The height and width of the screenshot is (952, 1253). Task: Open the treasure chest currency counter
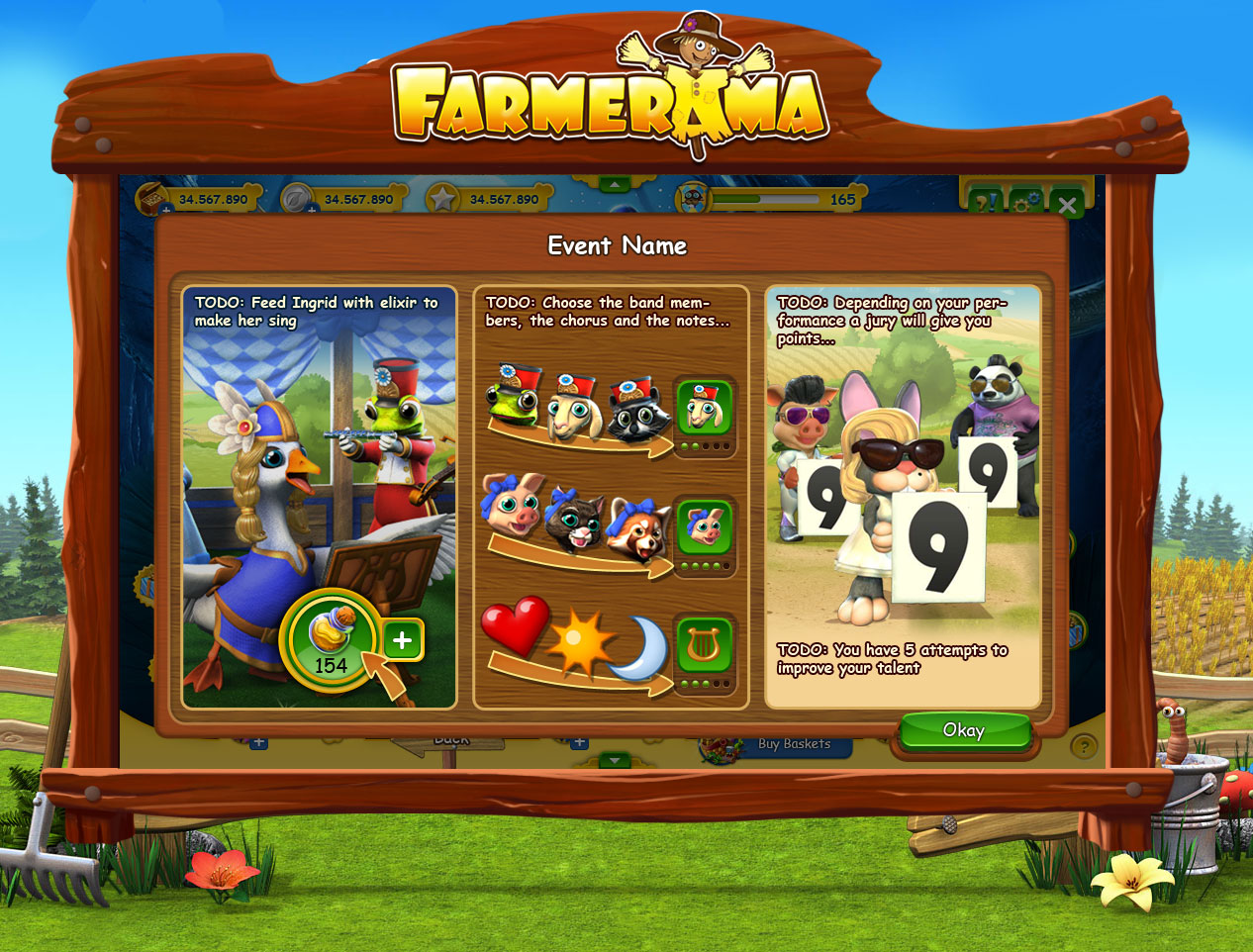[x=153, y=199]
